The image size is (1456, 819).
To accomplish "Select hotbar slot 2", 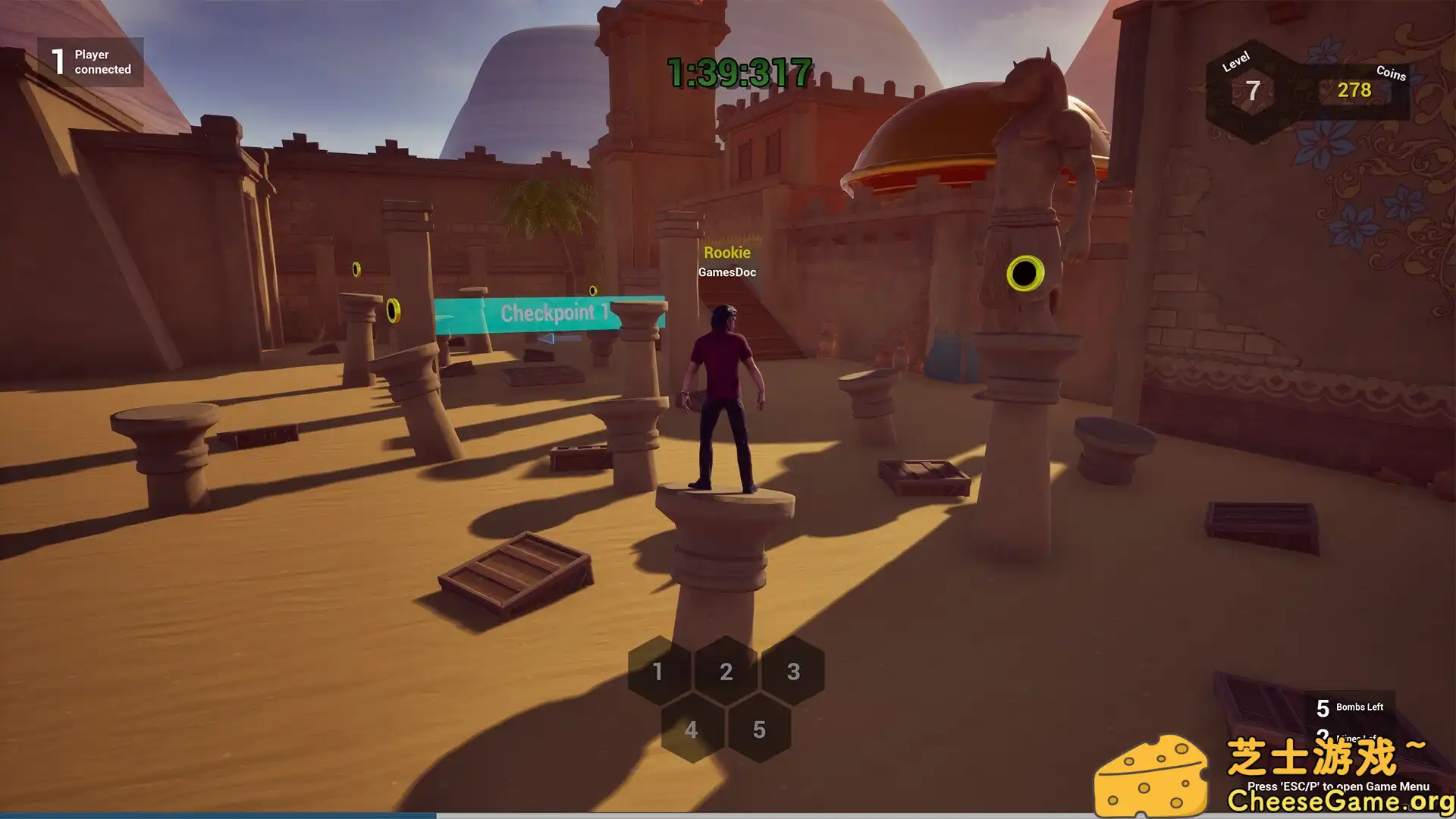I will [x=726, y=672].
